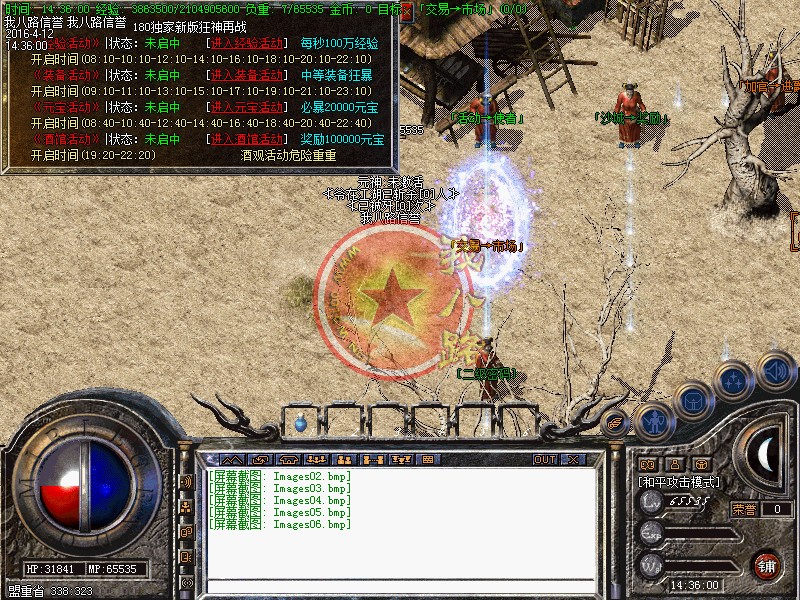Open the bag inventory round button
800x600 pixels.
(692, 402)
